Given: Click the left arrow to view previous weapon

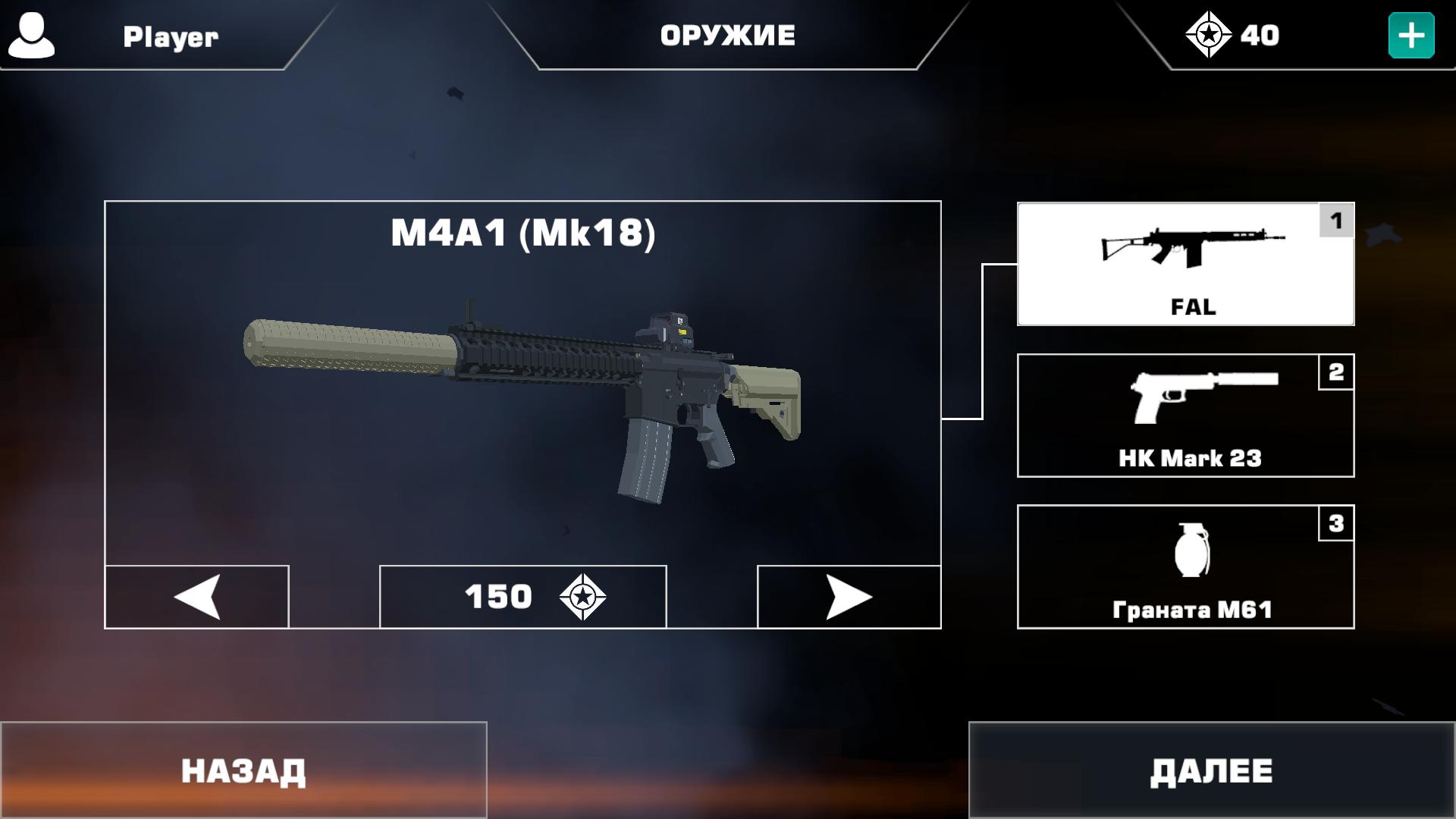Looking at the screenshot, I should point(196,597).
